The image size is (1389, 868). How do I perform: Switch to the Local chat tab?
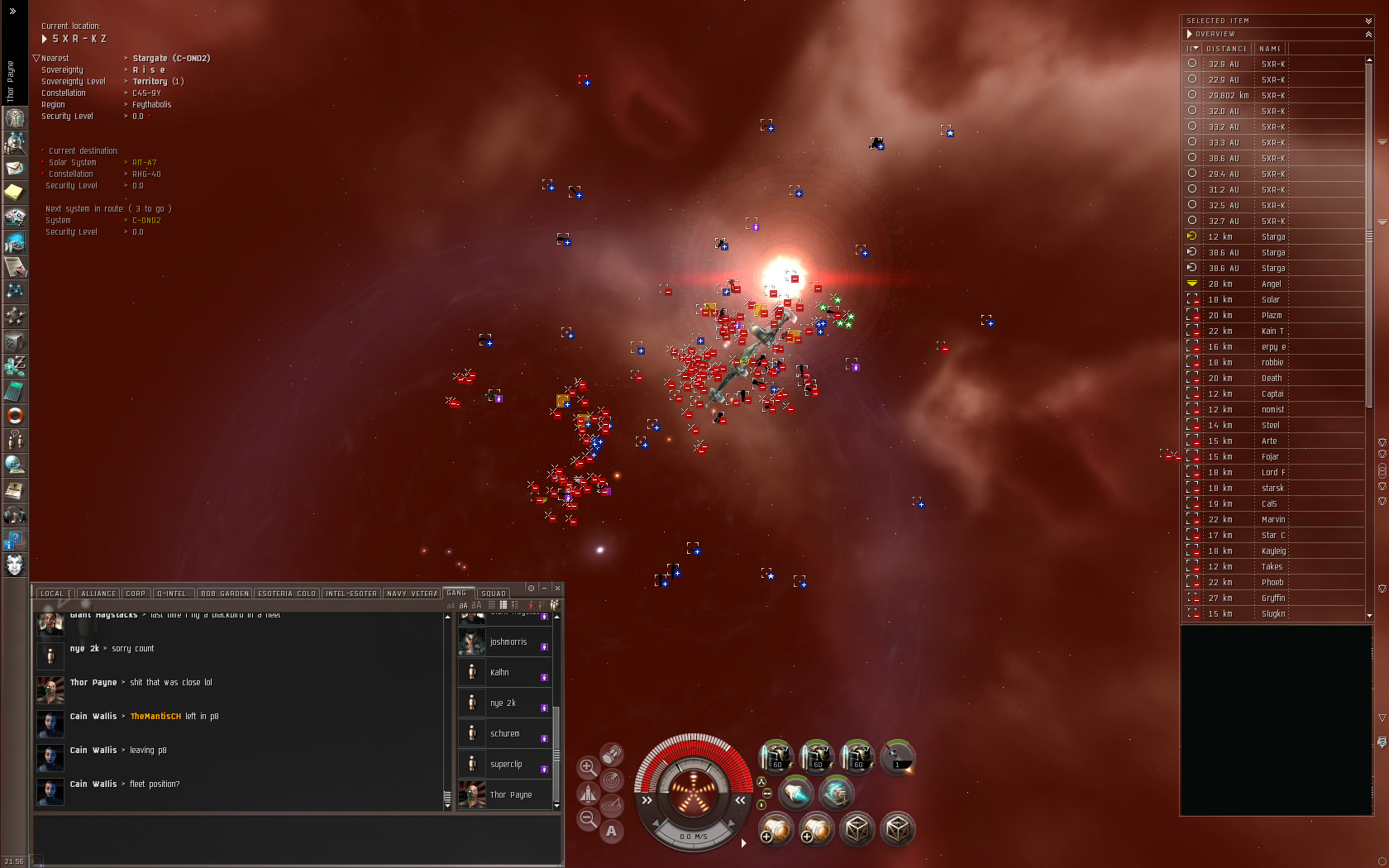(52, 594)
